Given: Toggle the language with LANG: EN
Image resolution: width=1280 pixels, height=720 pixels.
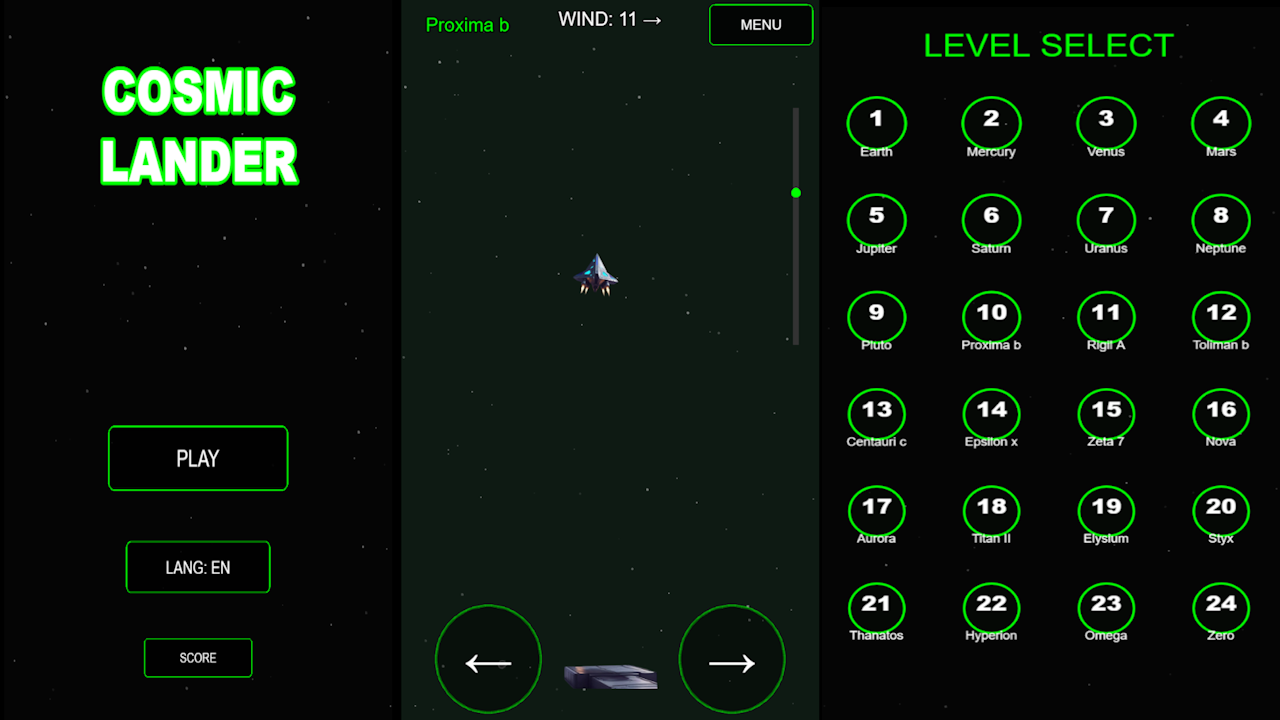Looking at the screenshot, I should point(198,567).
